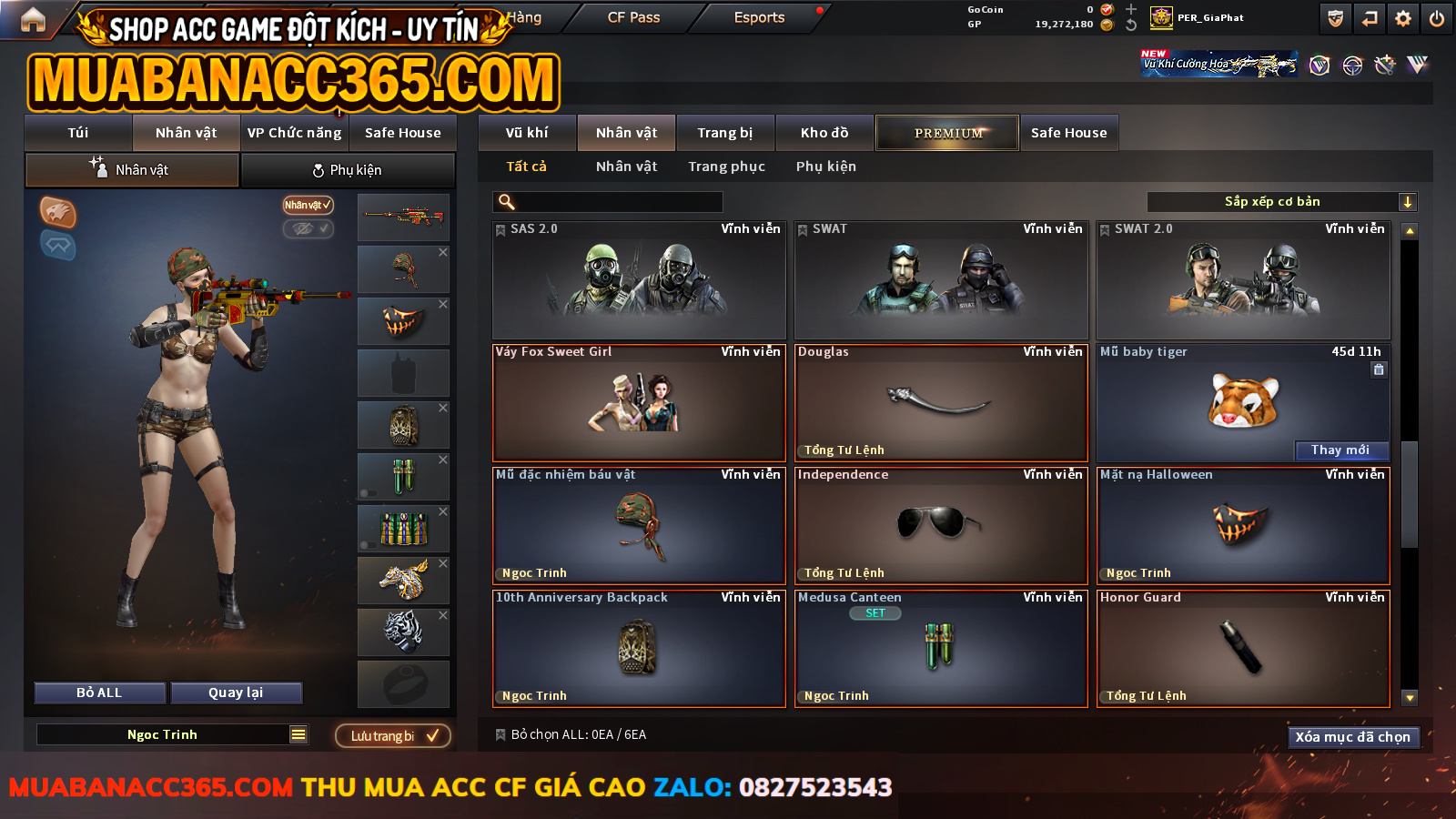The height and width of the screenshot is (819, 1456).
Task: Select the 10th Anniversary Backpack item
Action: (639, 649)
